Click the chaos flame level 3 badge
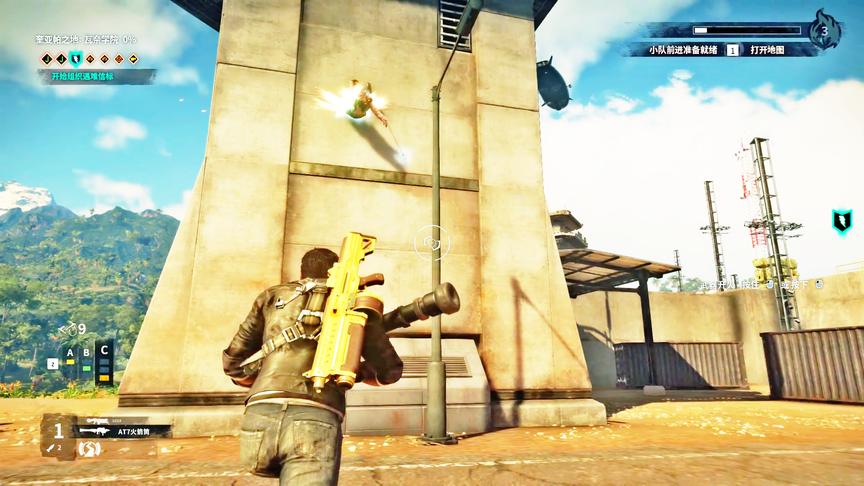The width and height of the screenshot is (864, 486). (x=824, y=31)
